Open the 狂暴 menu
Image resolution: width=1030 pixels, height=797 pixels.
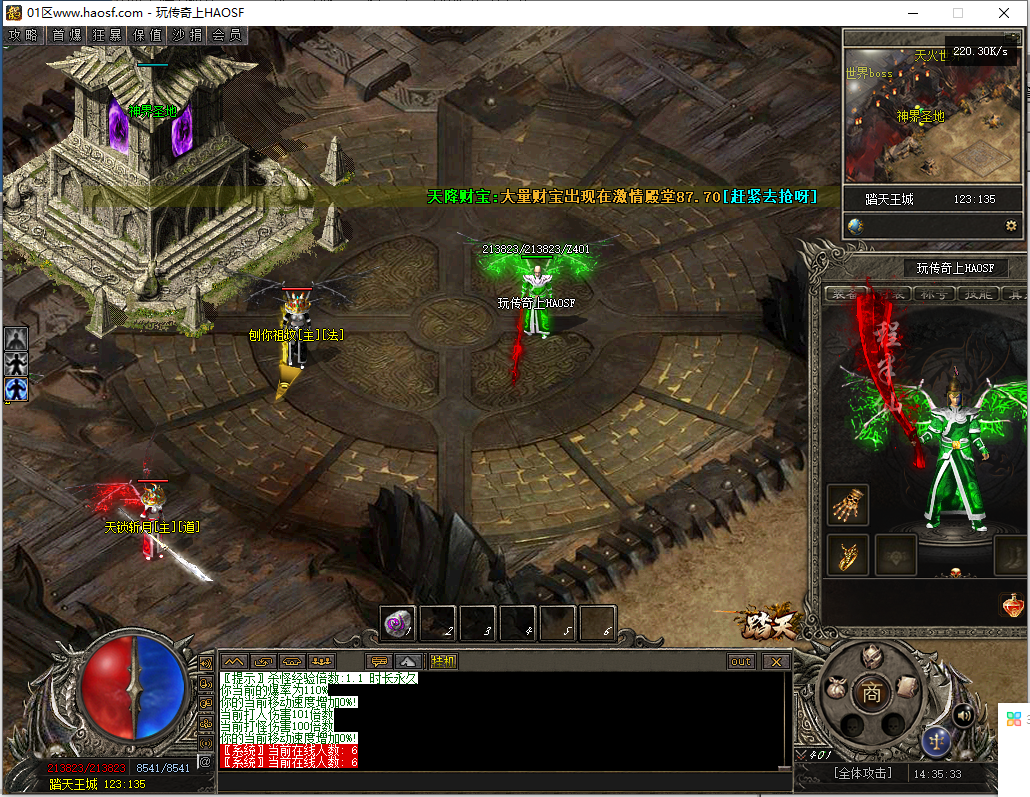click(x=107, y=34)
